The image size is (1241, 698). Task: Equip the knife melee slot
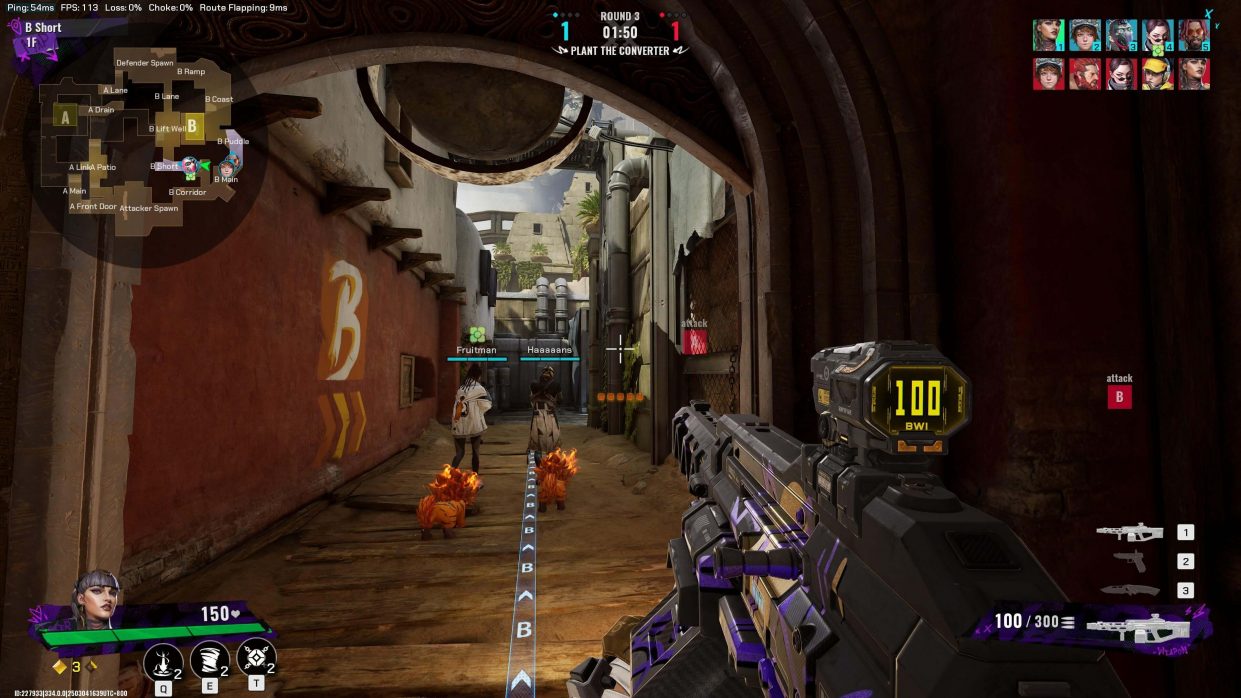pos(1130,590)
